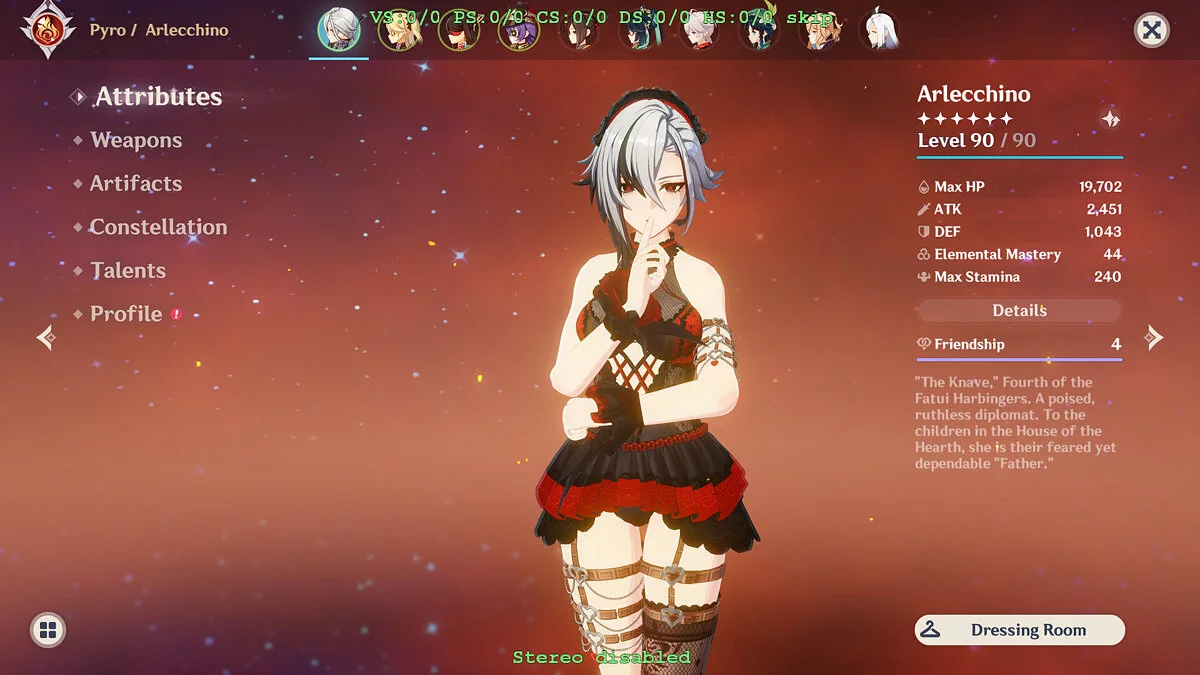Image resolution: width=1200 pixels, height=675 pixels.
Task: Select the Artifacts menu entry
Action: [x=136, y=184]
